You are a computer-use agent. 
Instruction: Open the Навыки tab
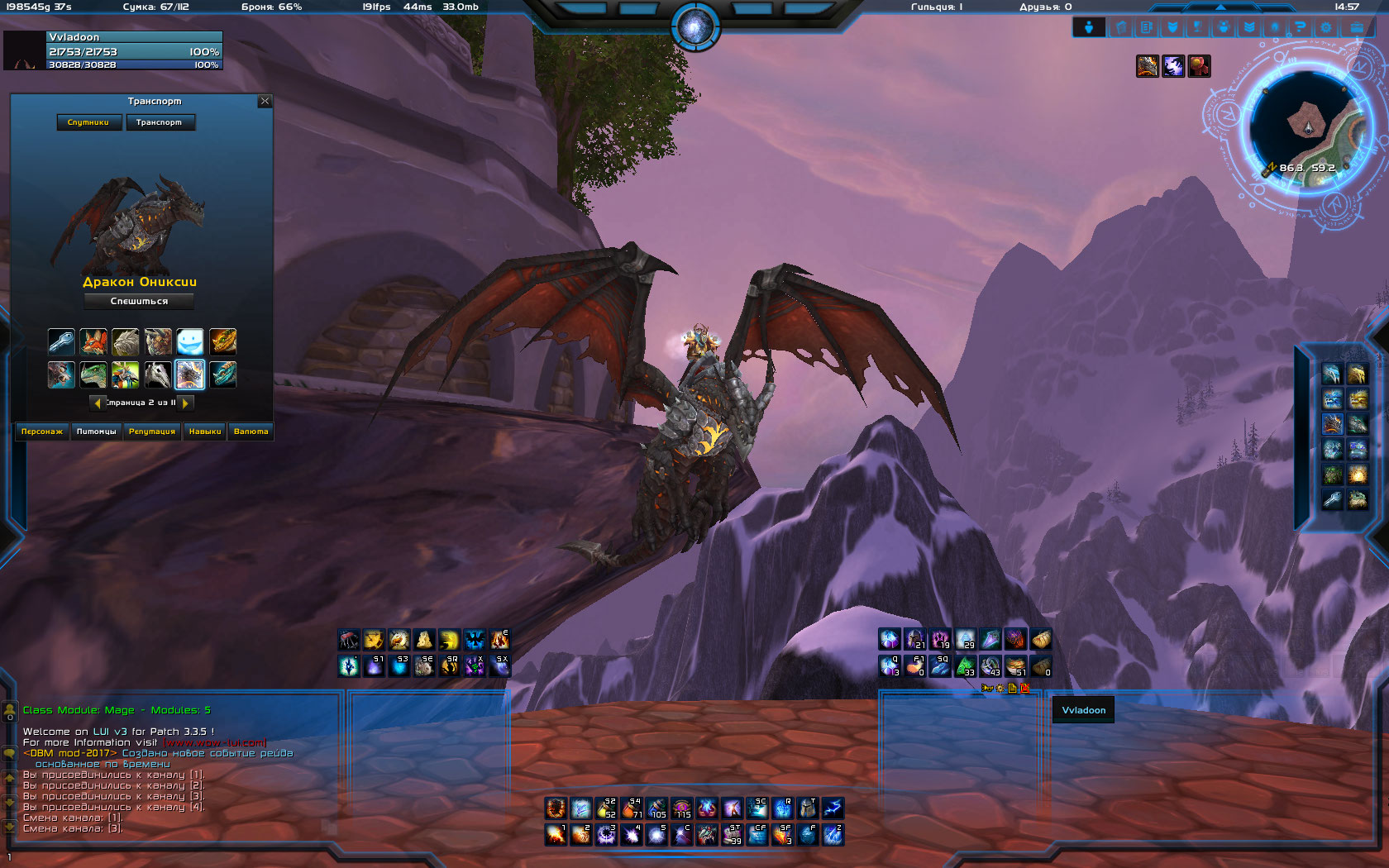point(205,432)
